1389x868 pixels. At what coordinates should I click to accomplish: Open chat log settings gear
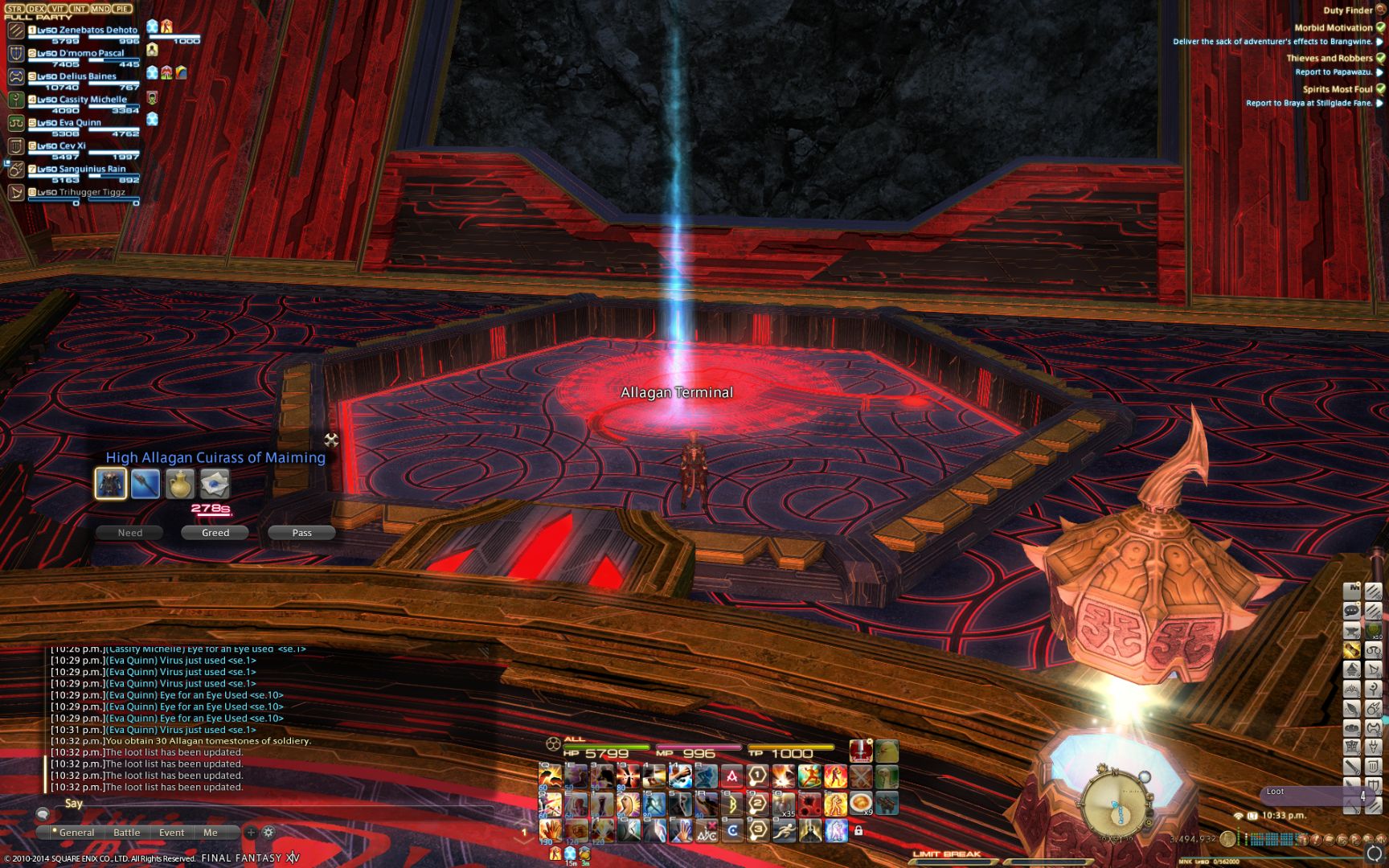[x=268, y=833]
